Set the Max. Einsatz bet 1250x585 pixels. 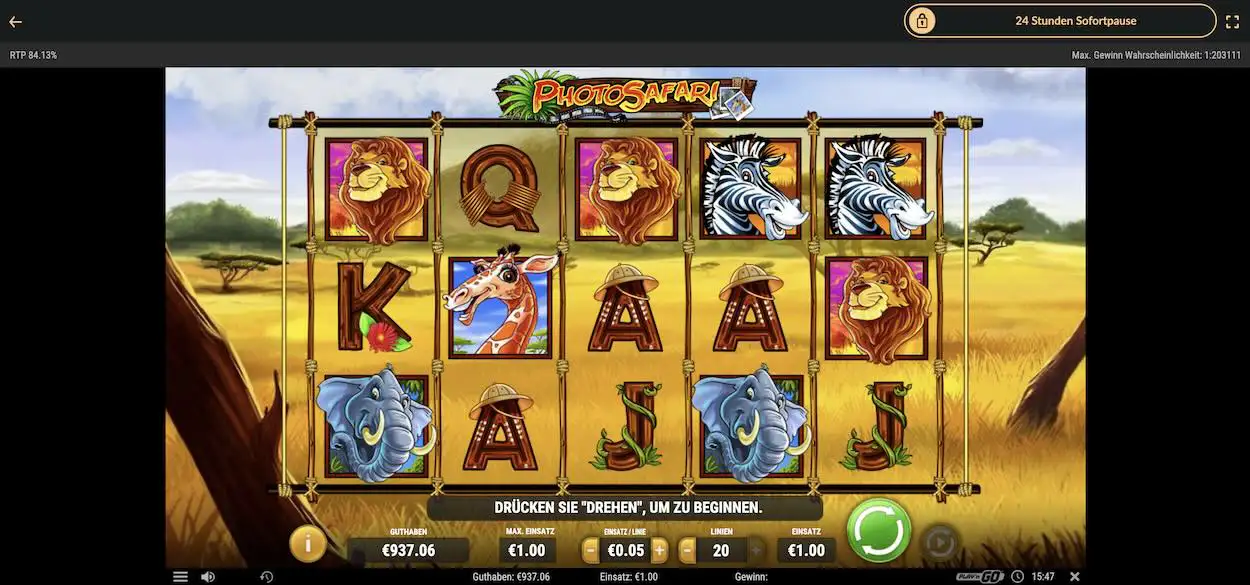click(x=527, y=550)
